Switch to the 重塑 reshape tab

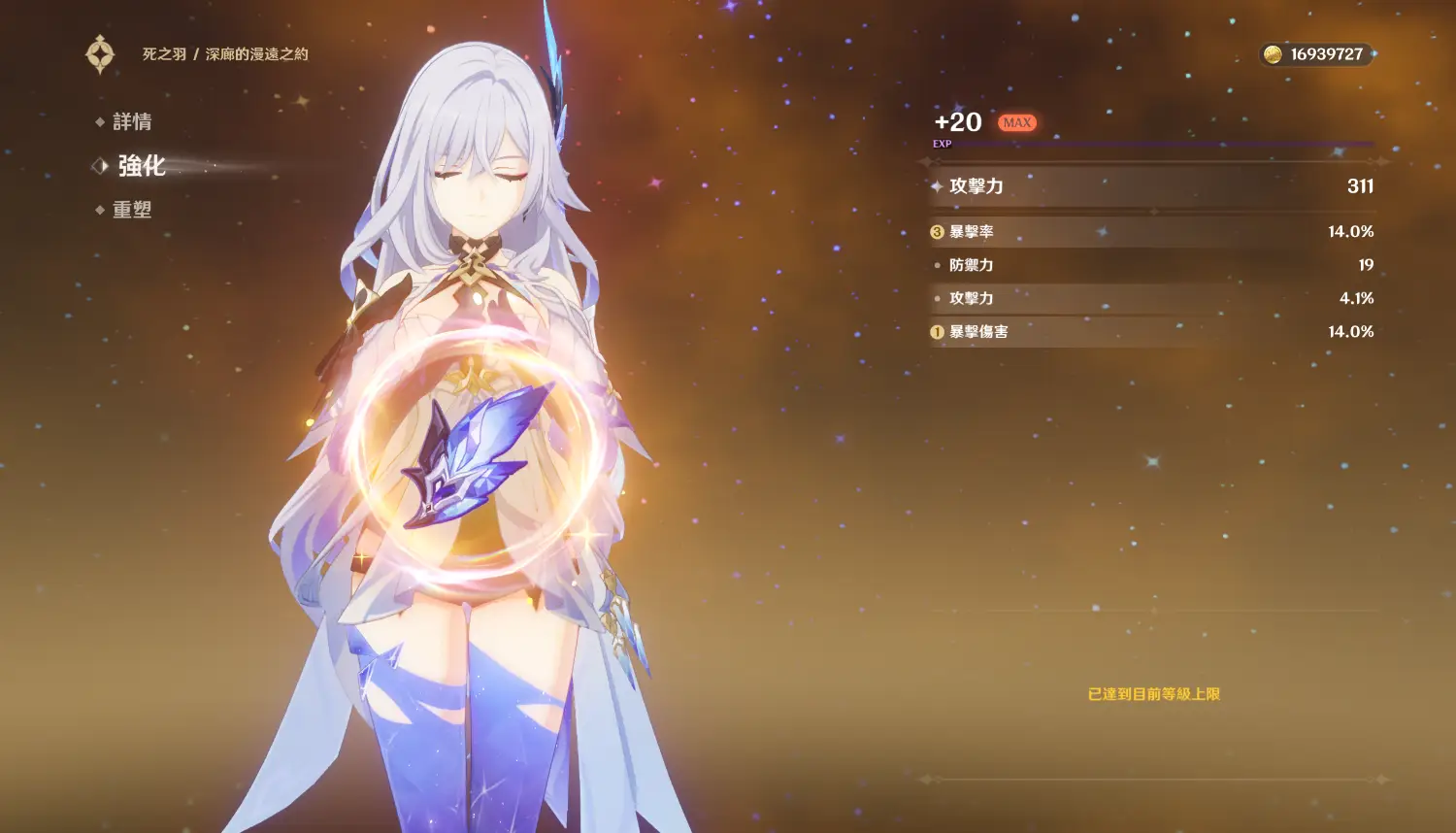pyautogui.click(x=131, y=210)
